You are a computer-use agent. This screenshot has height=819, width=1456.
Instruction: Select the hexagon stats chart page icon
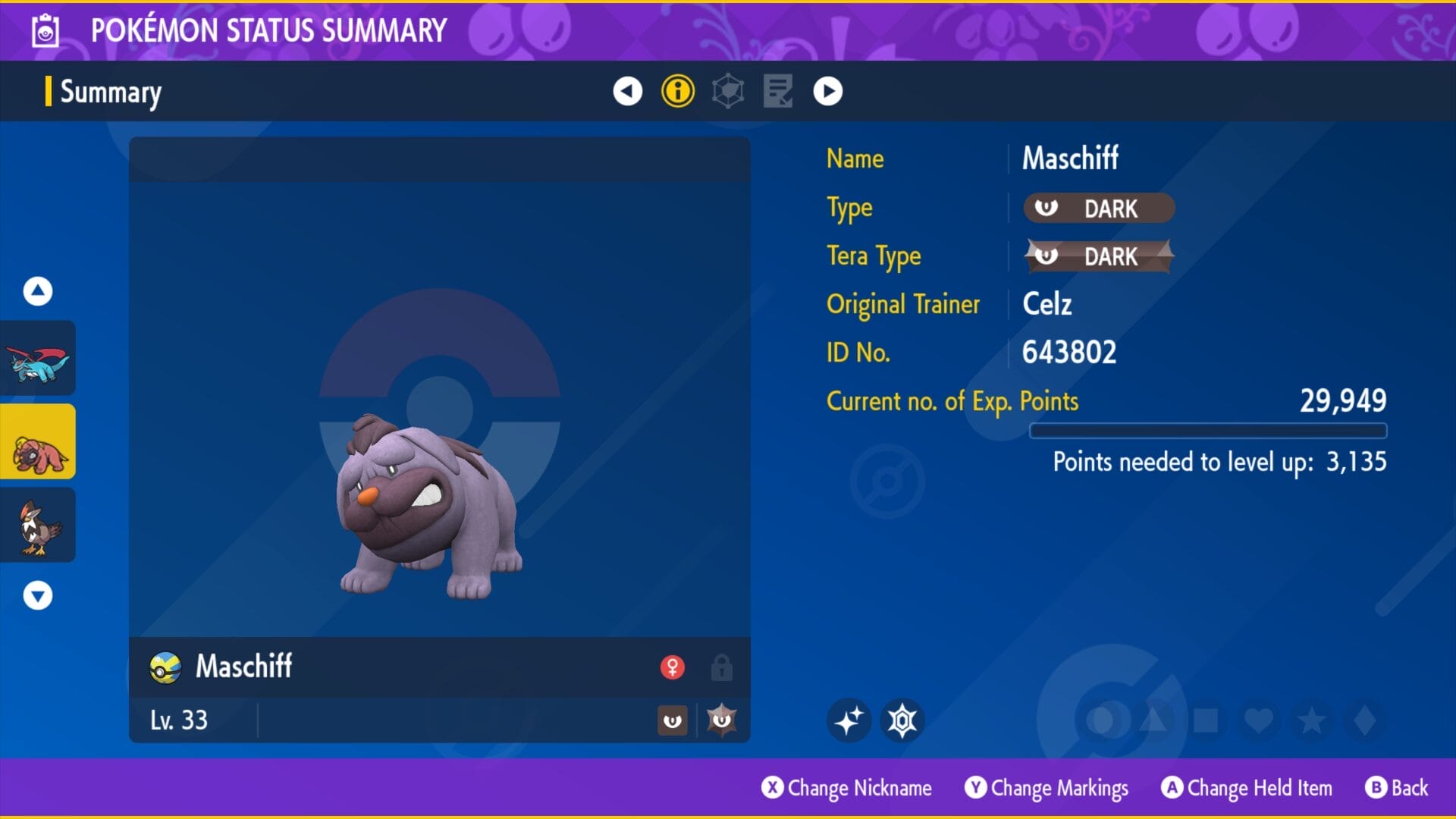point(727,91)
